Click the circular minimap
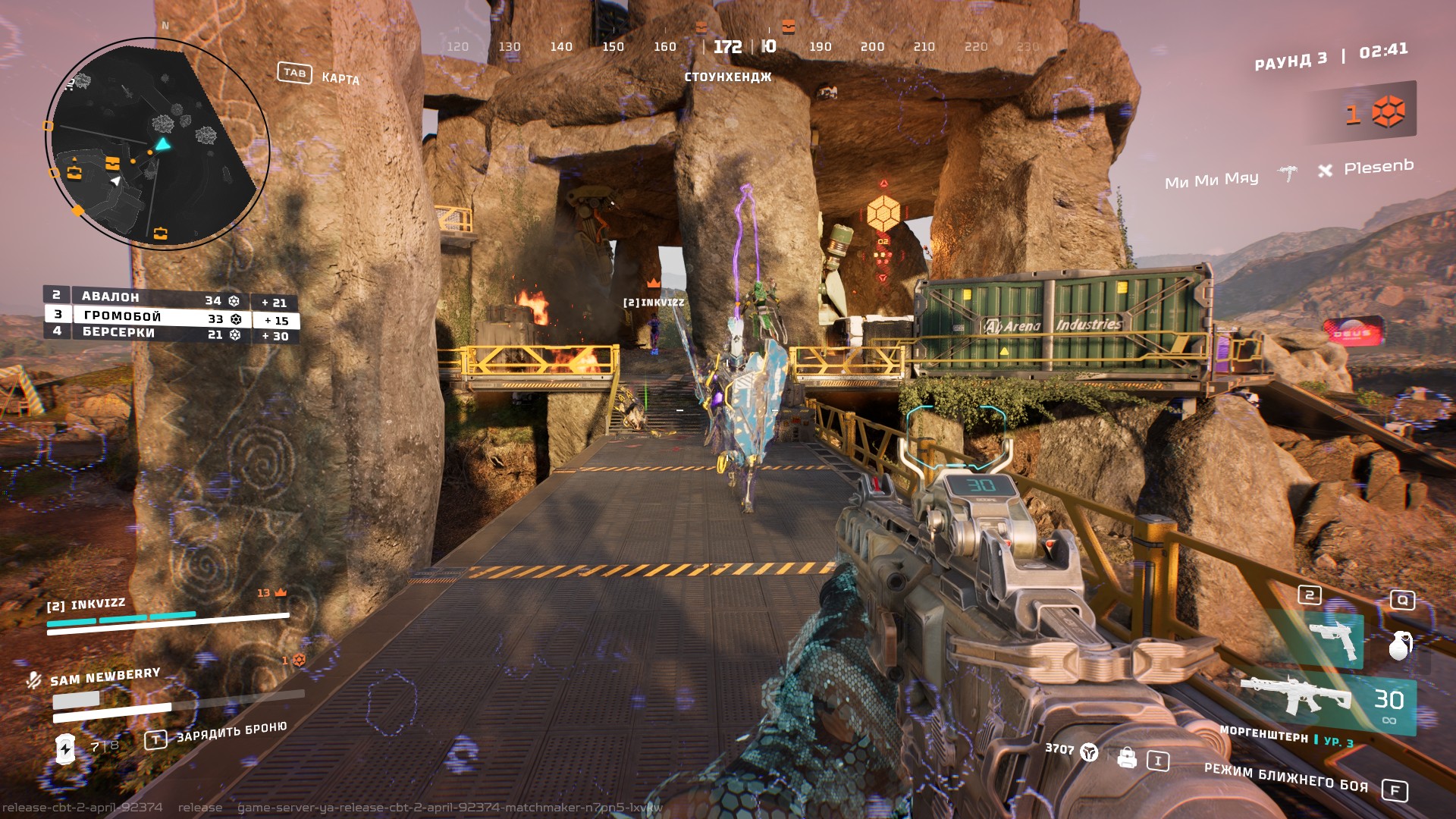Viewport: 1456px width, 819px height. [158, 143]
